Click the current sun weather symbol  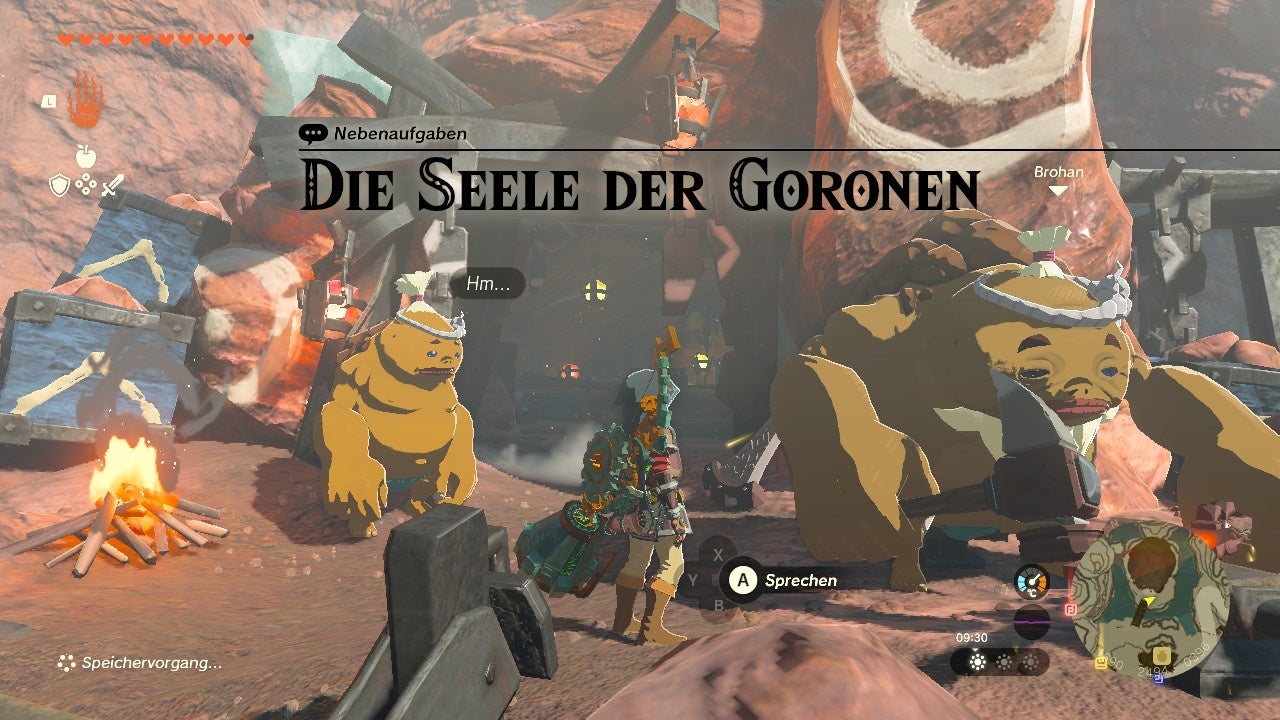(975, 661)
